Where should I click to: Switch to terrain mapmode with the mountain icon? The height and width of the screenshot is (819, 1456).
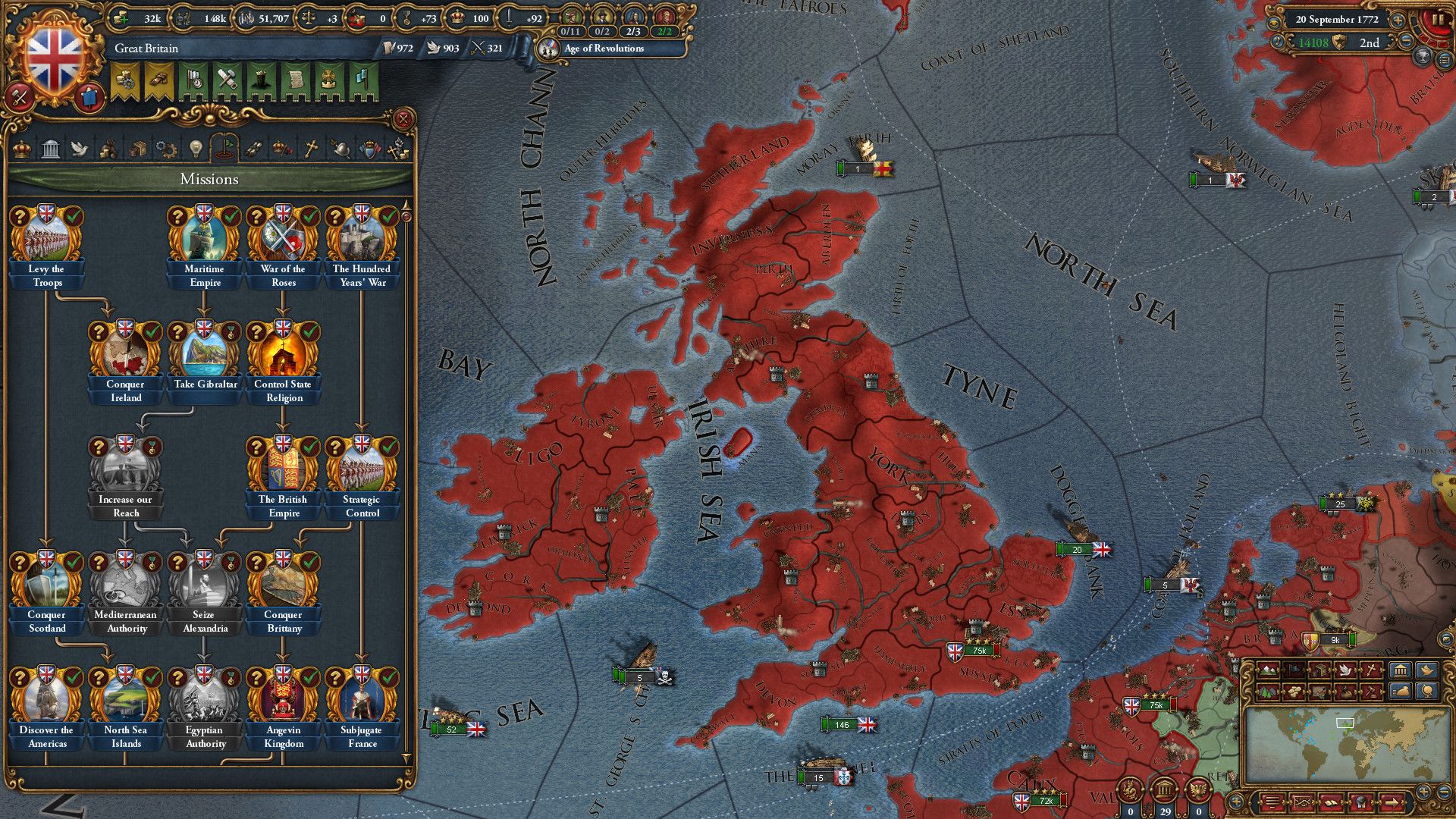pyautogui.click(x=1269, y=670)
